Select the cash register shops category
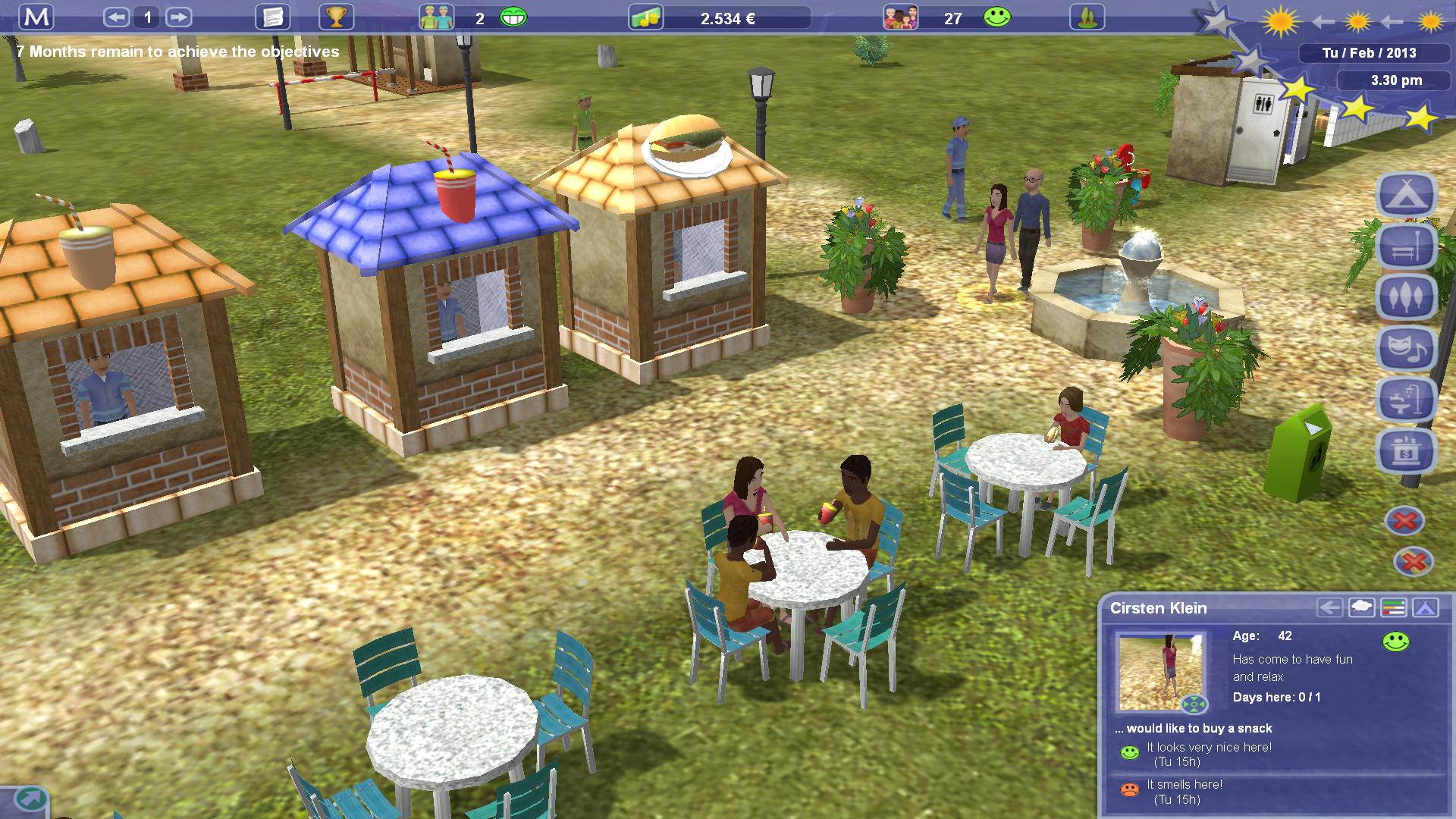1456x819 pixels. [1406, 452]
